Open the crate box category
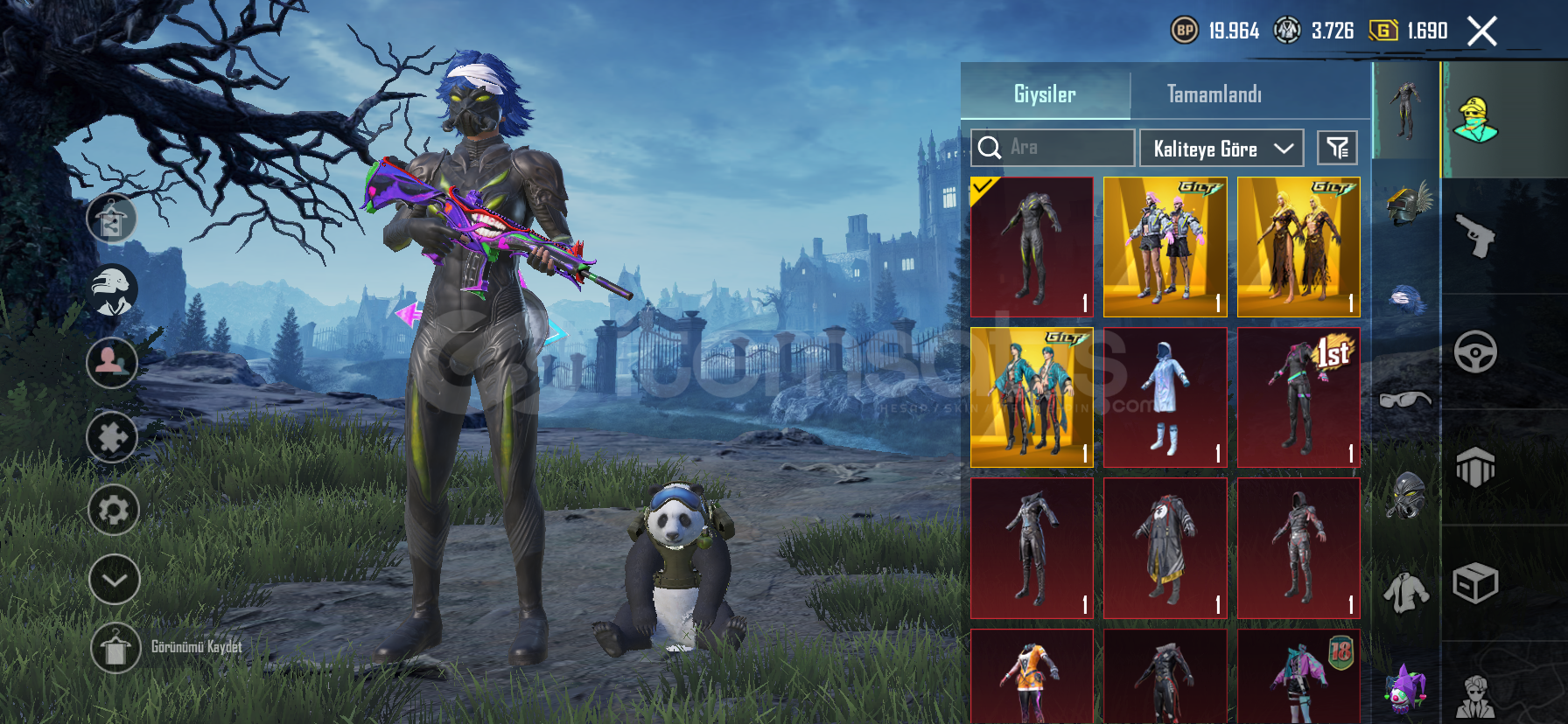Screen dimensions: 1568x724 [1475, 583]
